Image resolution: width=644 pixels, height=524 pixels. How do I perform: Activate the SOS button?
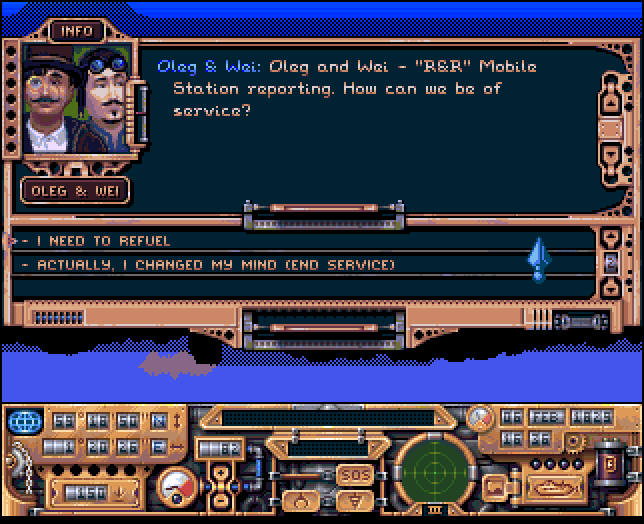tap(355, 474)
